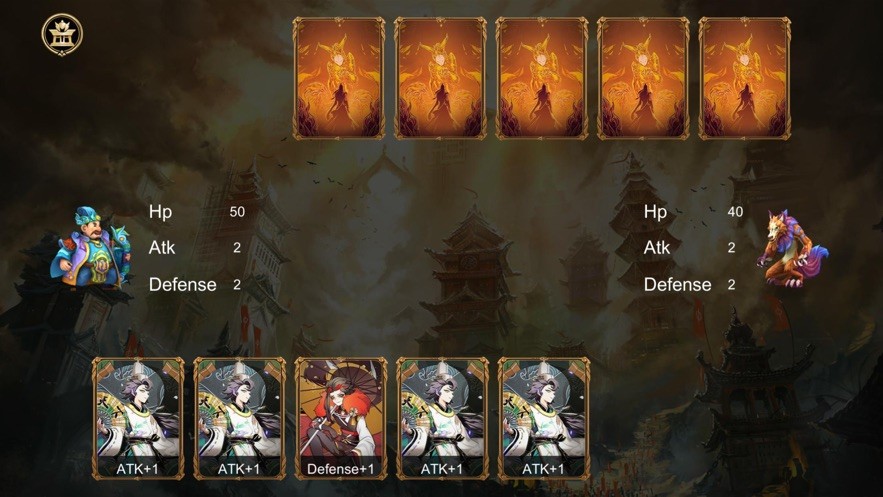Viewport: 883px width, 497px height.
Task: Play the Defense+1 card
Action: pyautogui.click(x=341, y=418)
